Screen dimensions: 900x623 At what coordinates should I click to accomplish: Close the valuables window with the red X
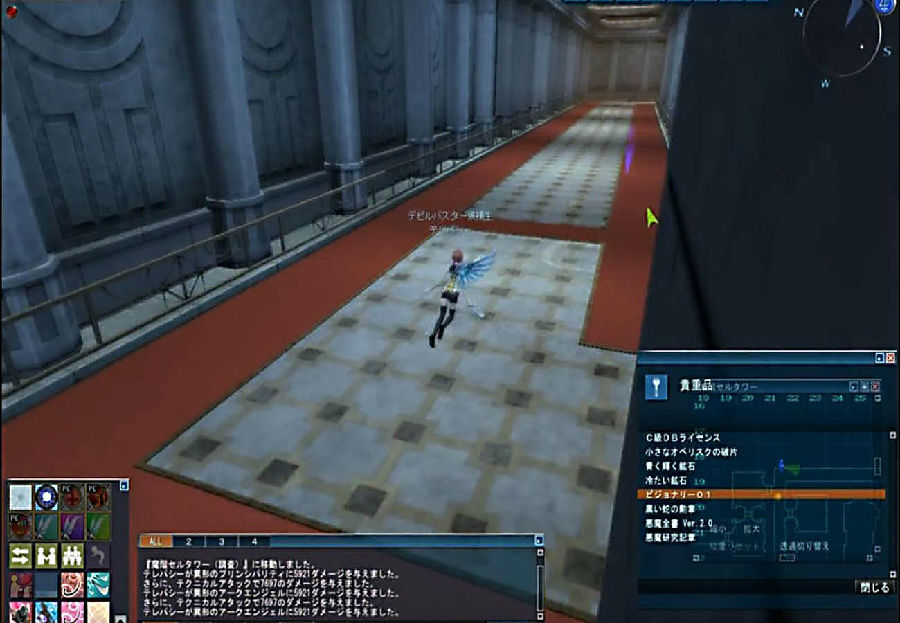pos(890,357)
